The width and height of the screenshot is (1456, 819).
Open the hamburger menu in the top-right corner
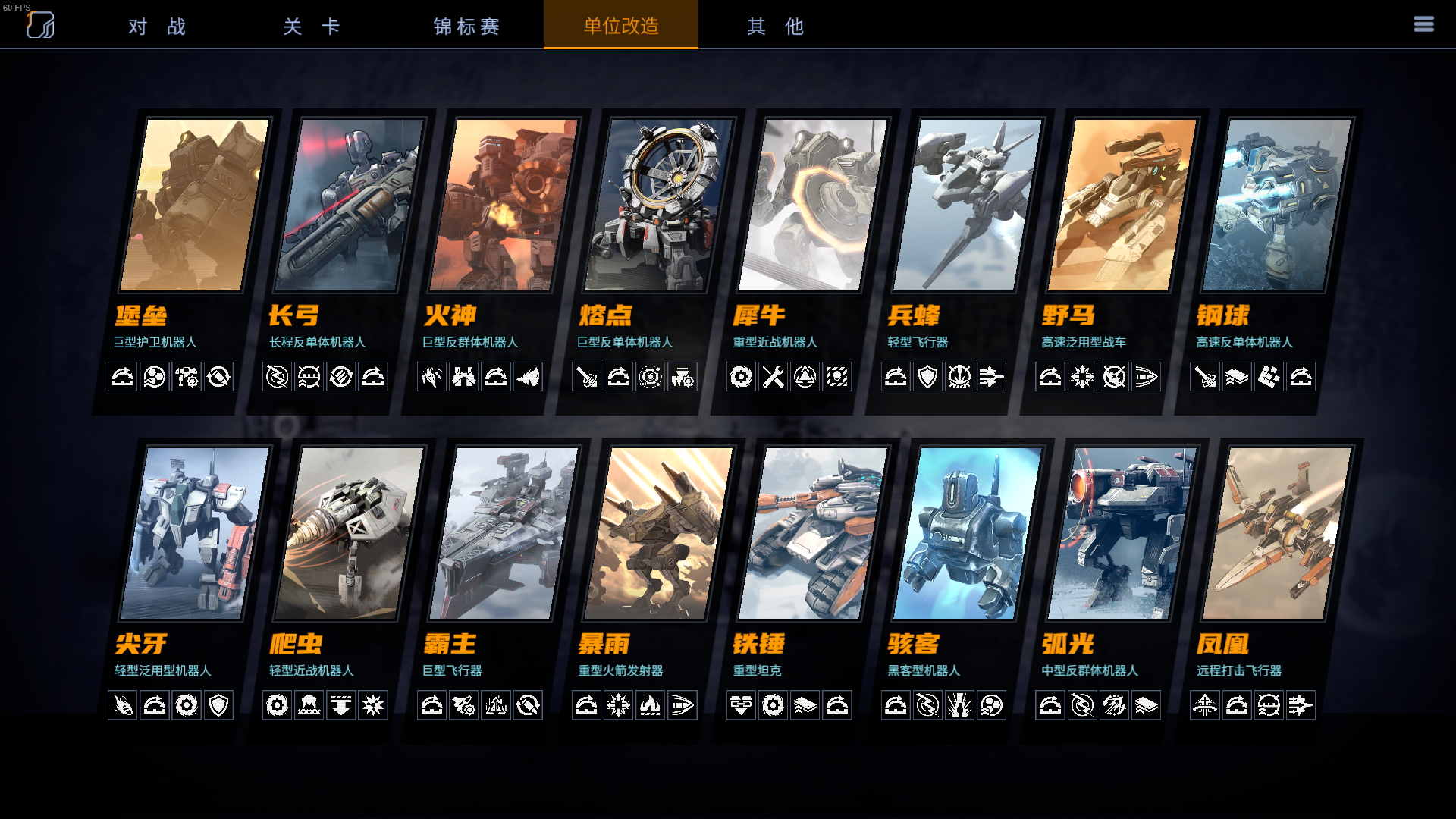pyautogui.click(x=1424, y=24)
